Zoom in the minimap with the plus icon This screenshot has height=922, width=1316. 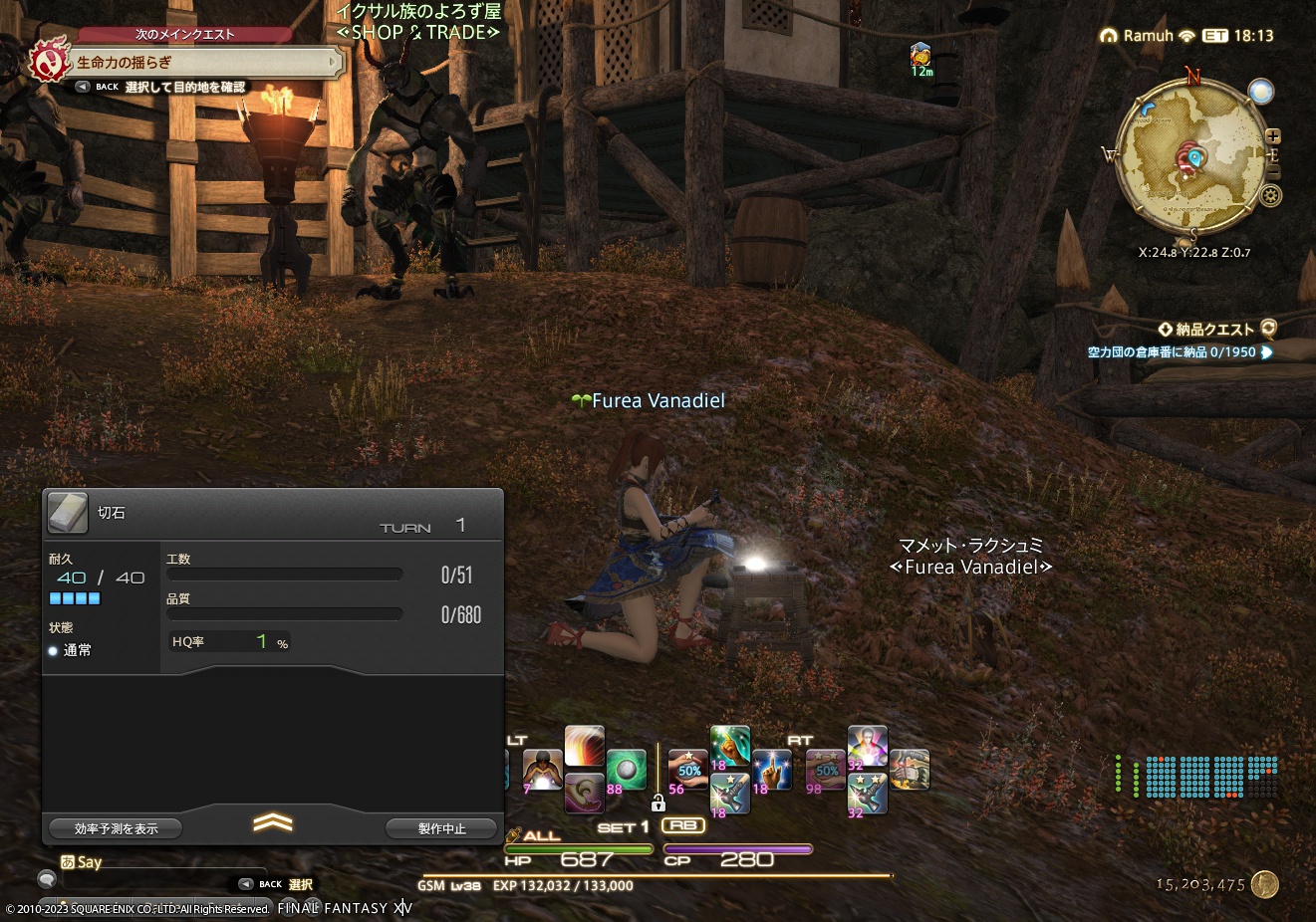1273,136
